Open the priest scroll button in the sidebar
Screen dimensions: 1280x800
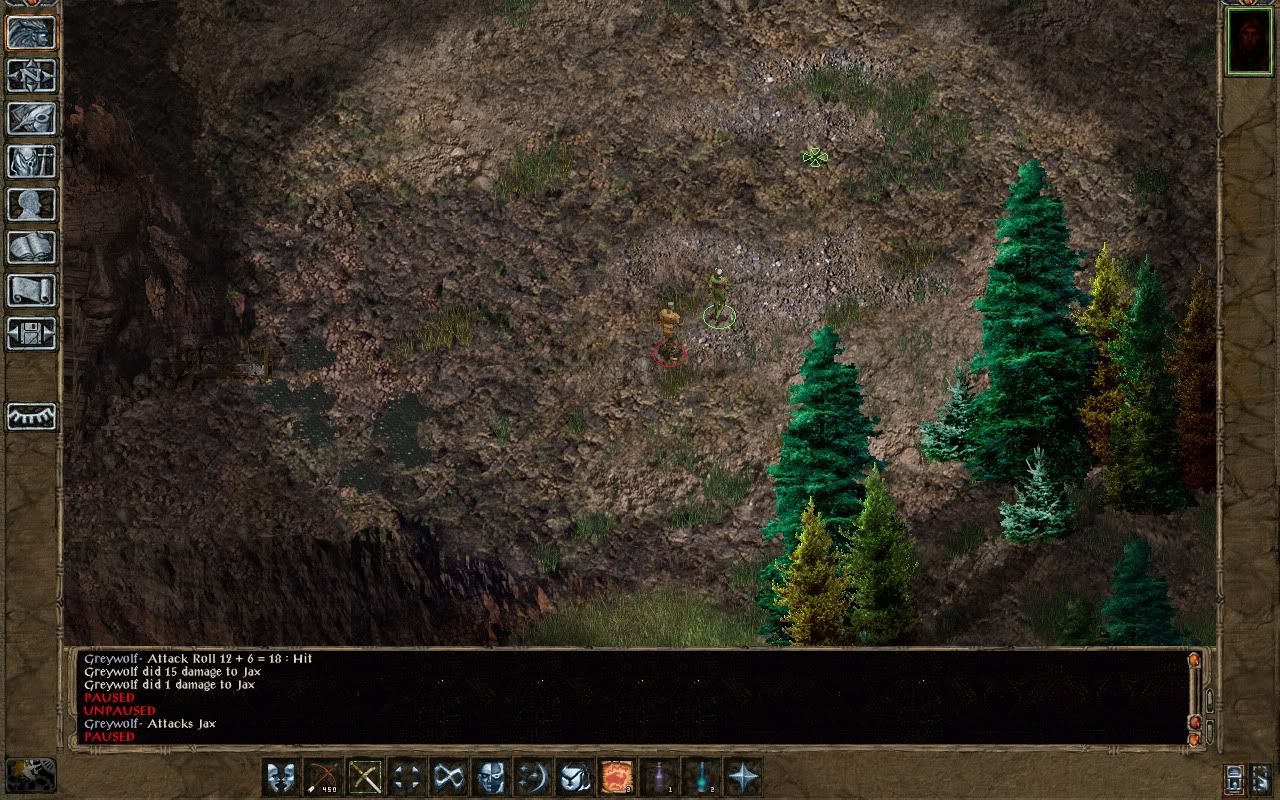point(31,290)
